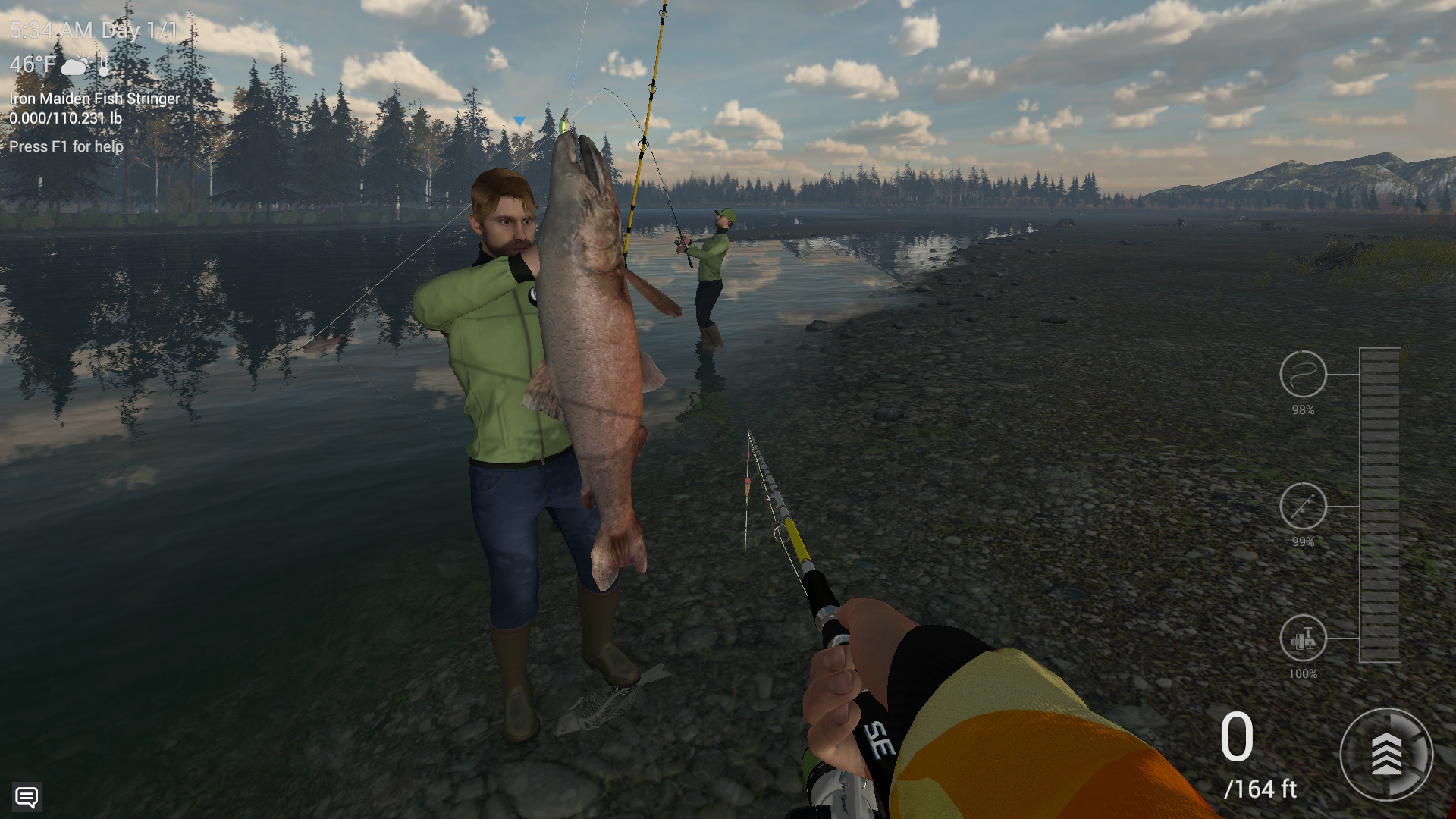Select the reel speed gear indicator
The height and width of the screenshot is (819, 1456).
coord(1385,754)
